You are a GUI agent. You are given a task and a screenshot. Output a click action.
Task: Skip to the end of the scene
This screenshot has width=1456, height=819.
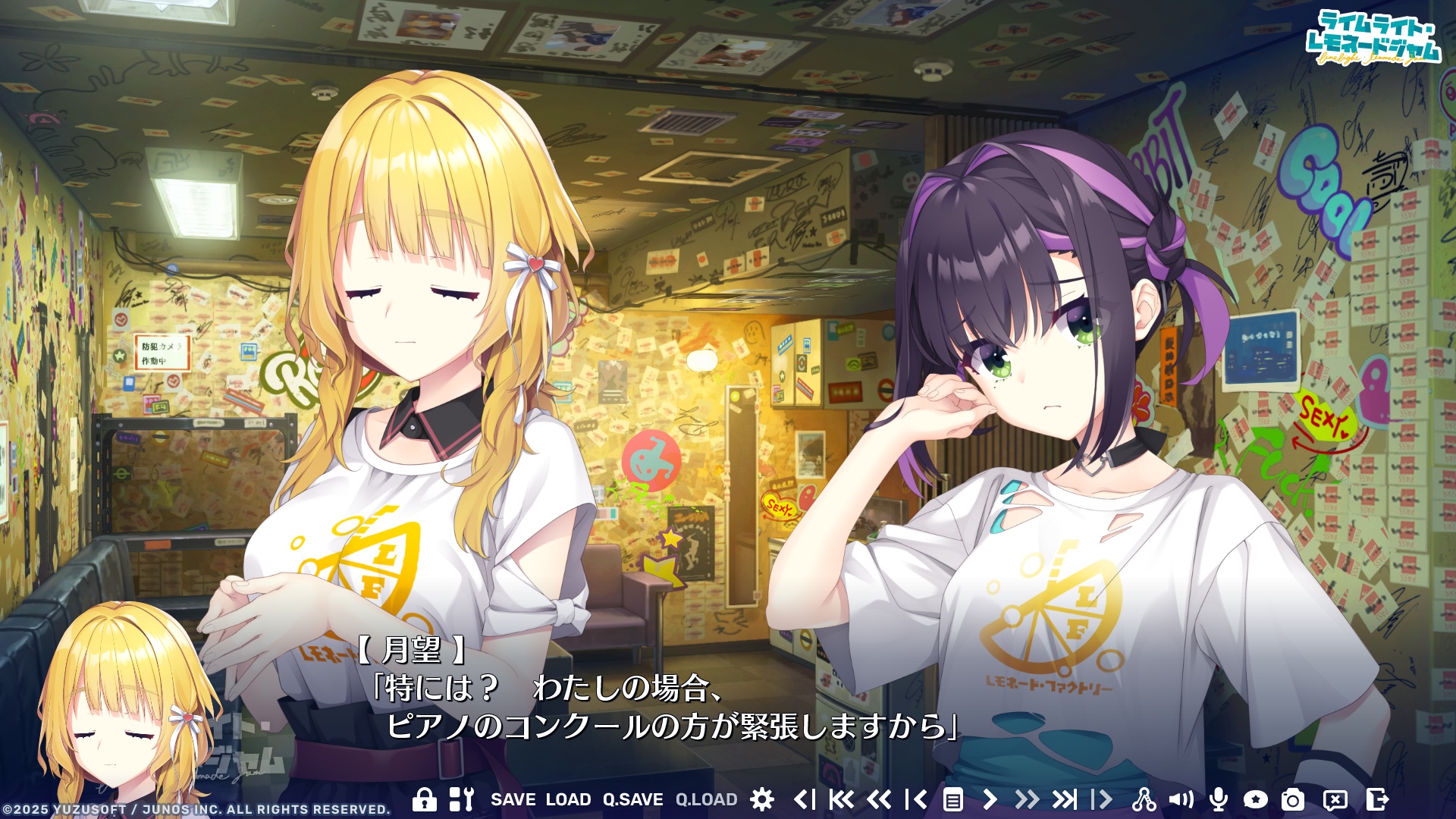click(1066, 798)
